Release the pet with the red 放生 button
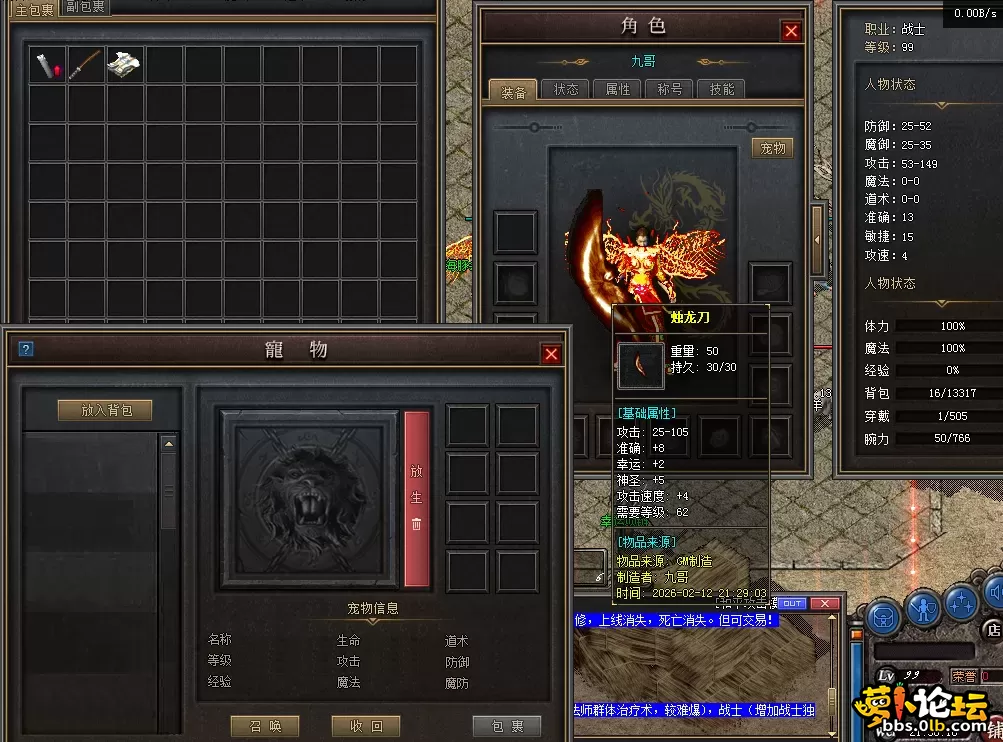Screen dimensions: 1003x742 pos(417,498)
